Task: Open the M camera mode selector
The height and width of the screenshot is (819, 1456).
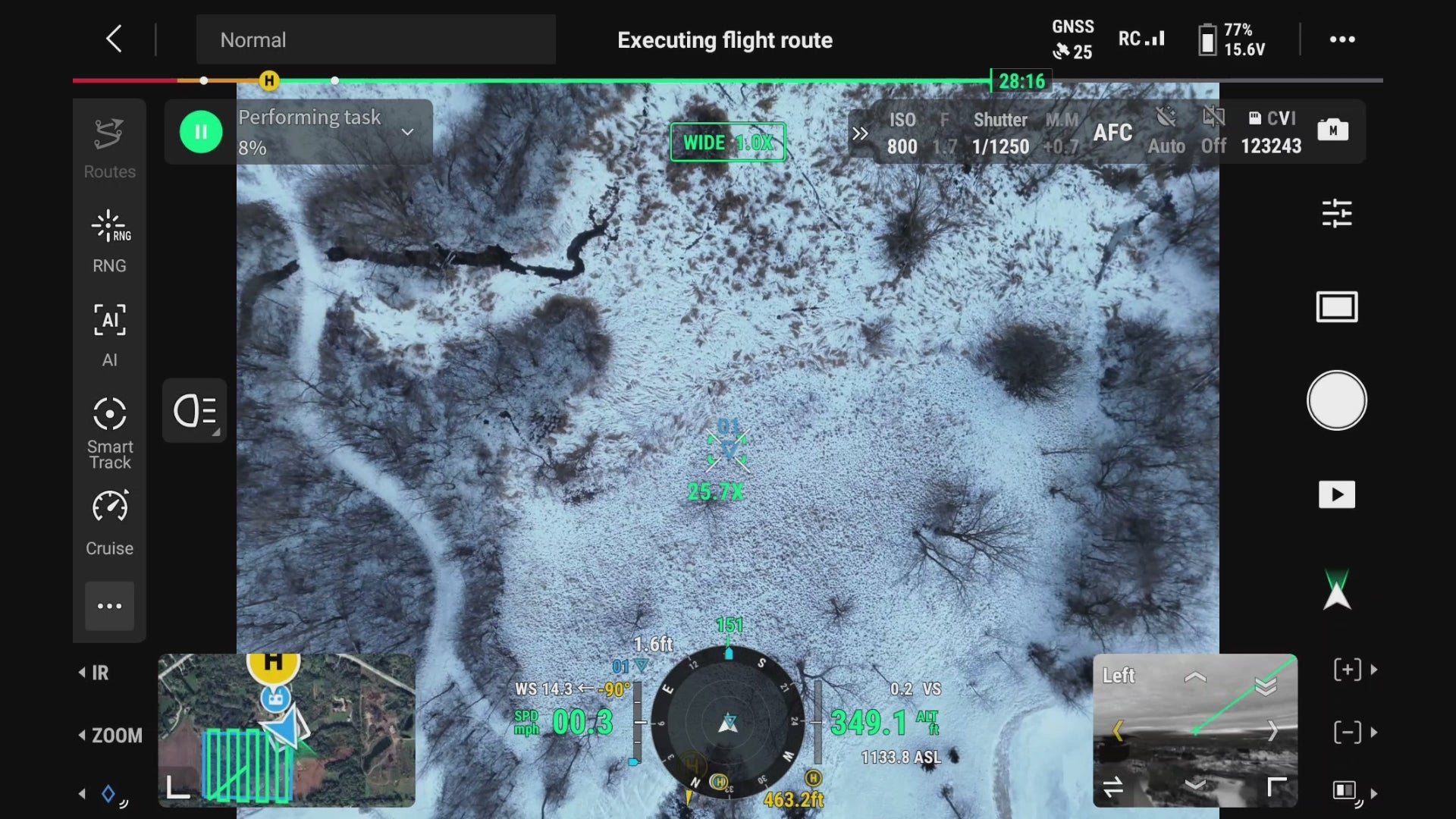Action: [x=1332, y=130]
